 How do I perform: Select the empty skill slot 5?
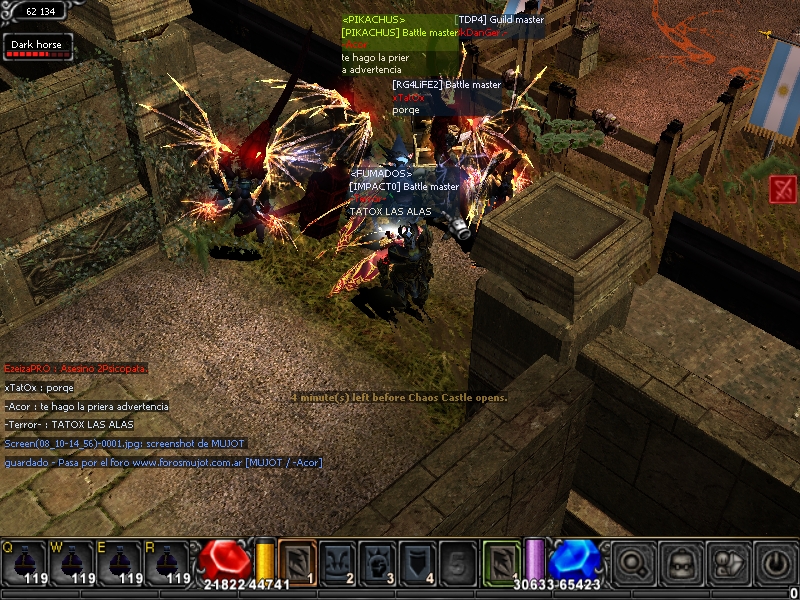tap(458, 562)
